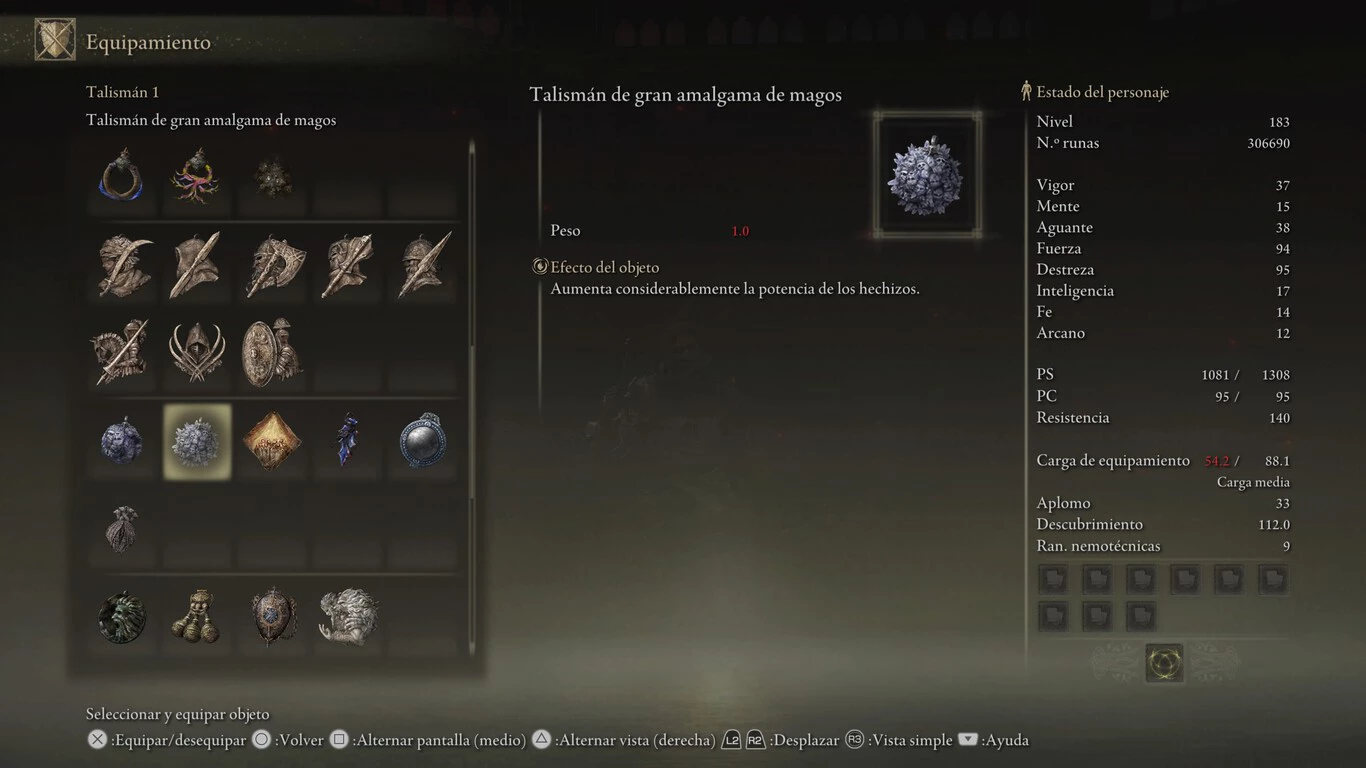The image size is (1366, 768).
Task: Select the three hanging pouches talisman
Action: [x=196, y=617]
